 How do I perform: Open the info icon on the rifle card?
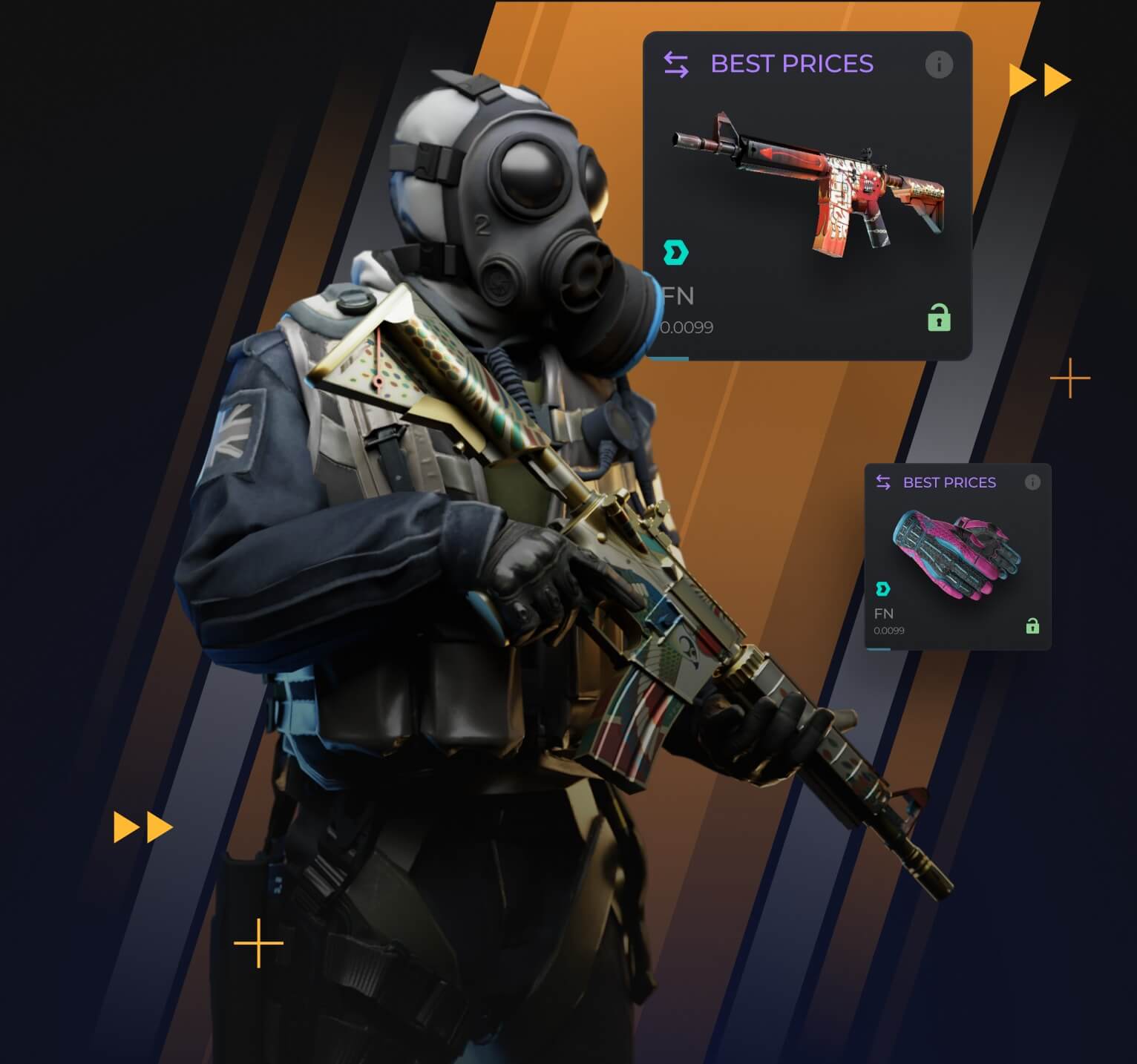point(938,65)
